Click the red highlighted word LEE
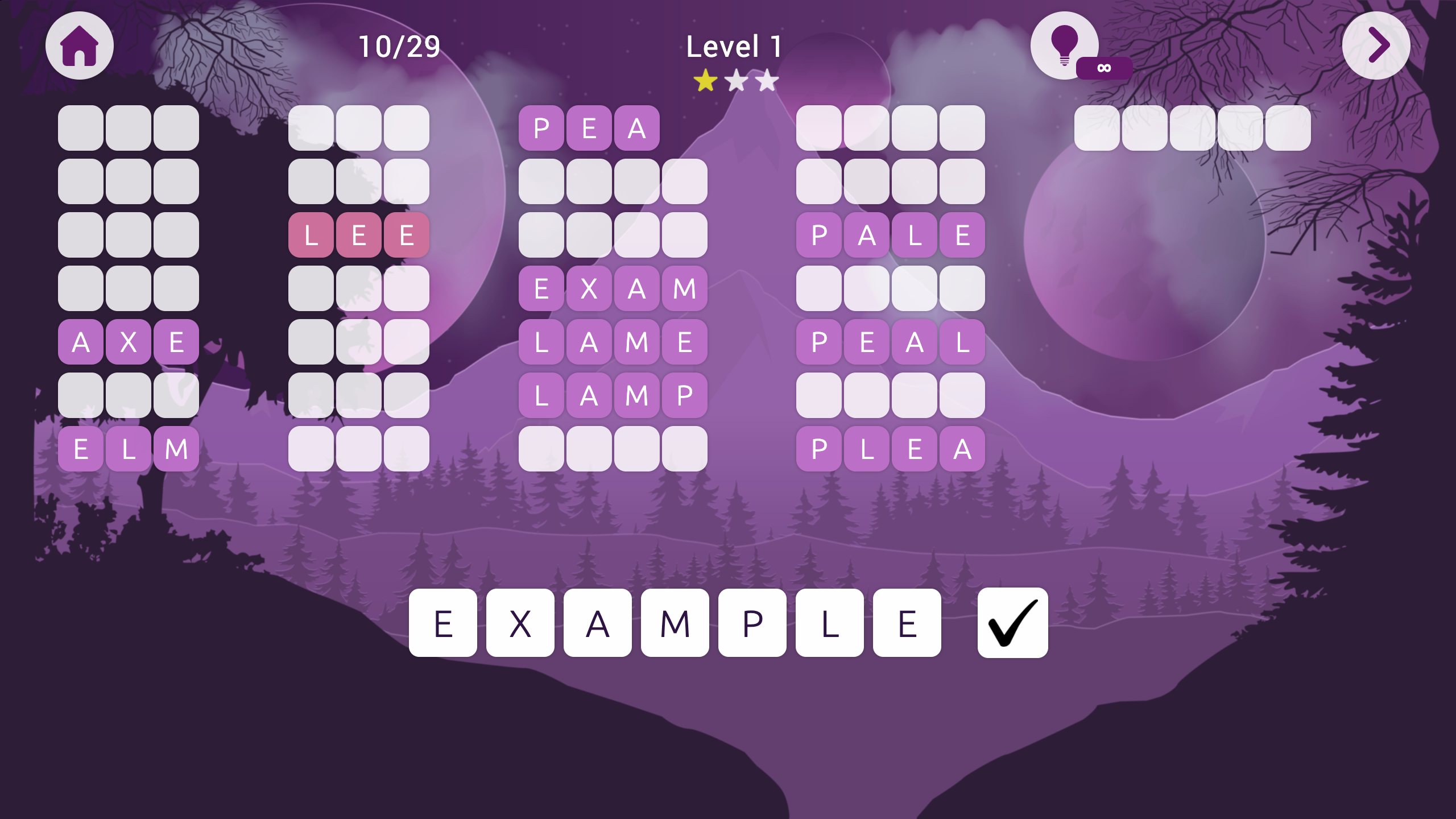 [358, 235]
